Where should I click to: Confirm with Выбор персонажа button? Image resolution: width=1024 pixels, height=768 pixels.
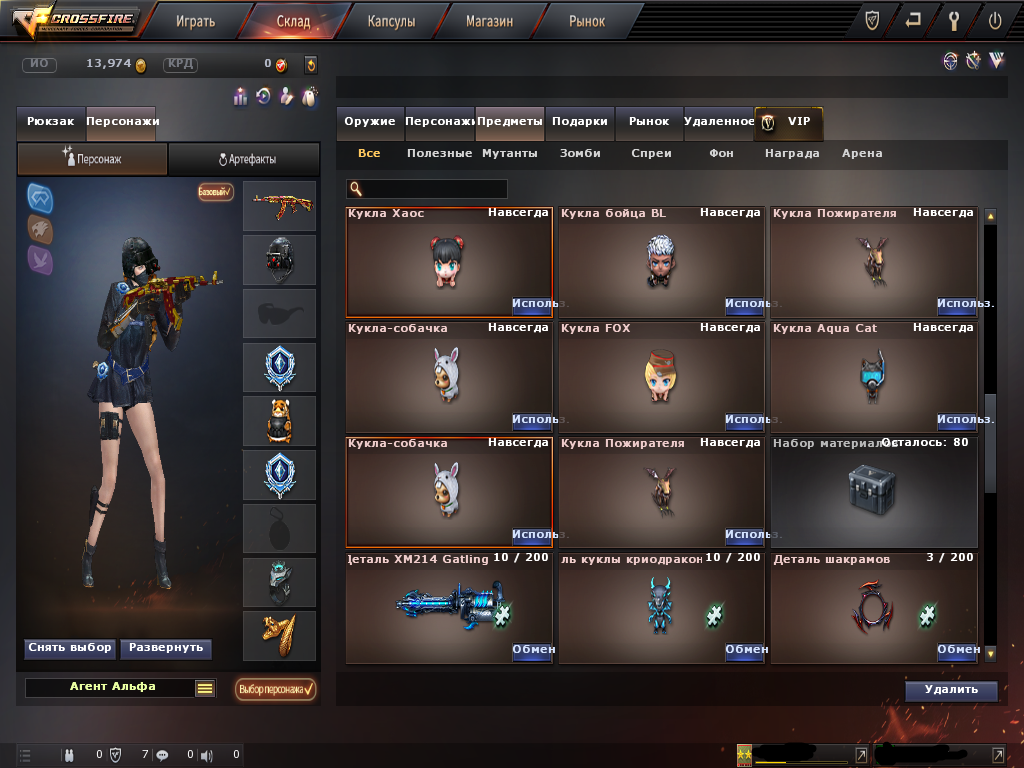coord(276,689)
